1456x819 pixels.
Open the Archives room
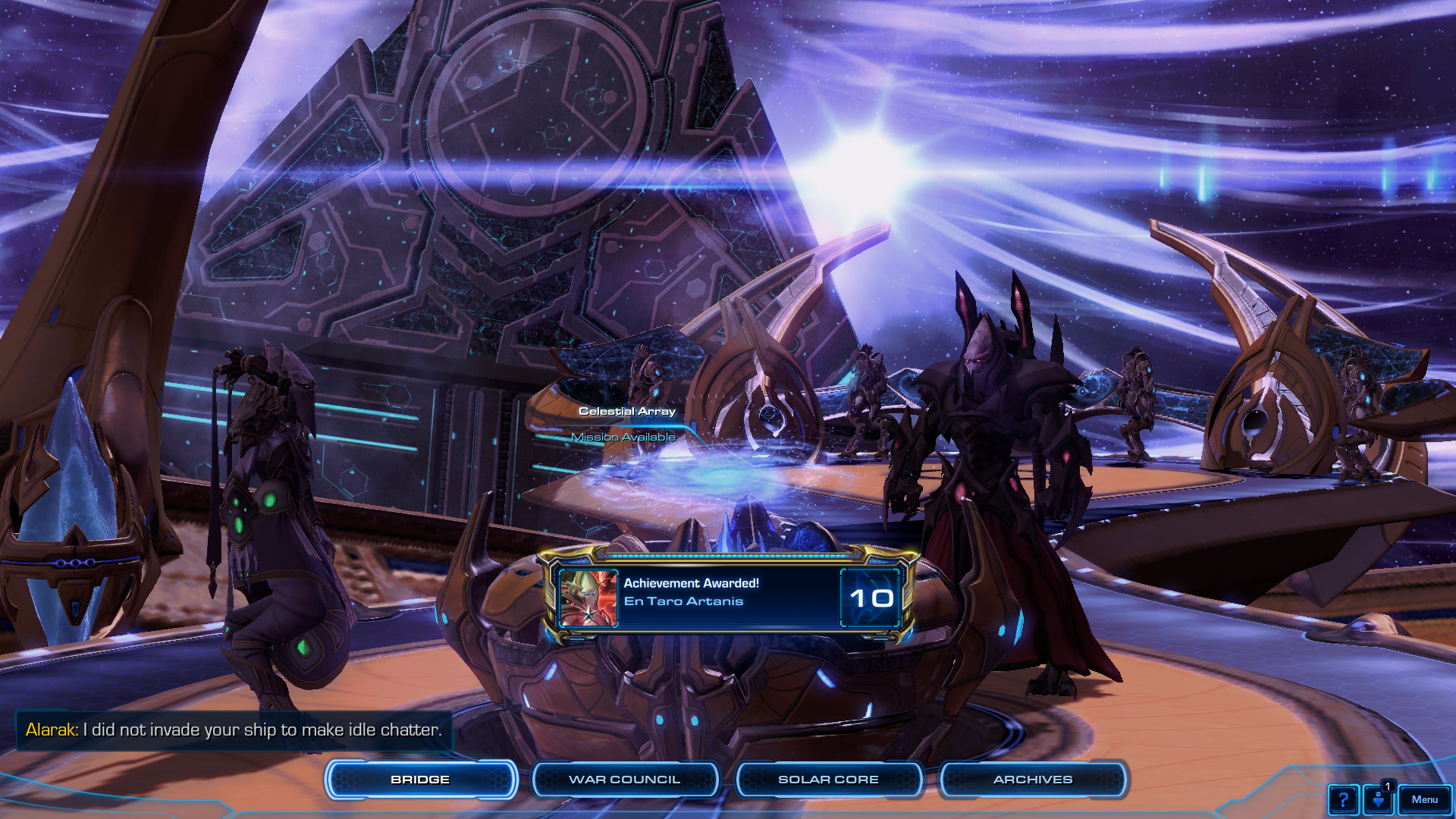click(x=1033, y=780)
